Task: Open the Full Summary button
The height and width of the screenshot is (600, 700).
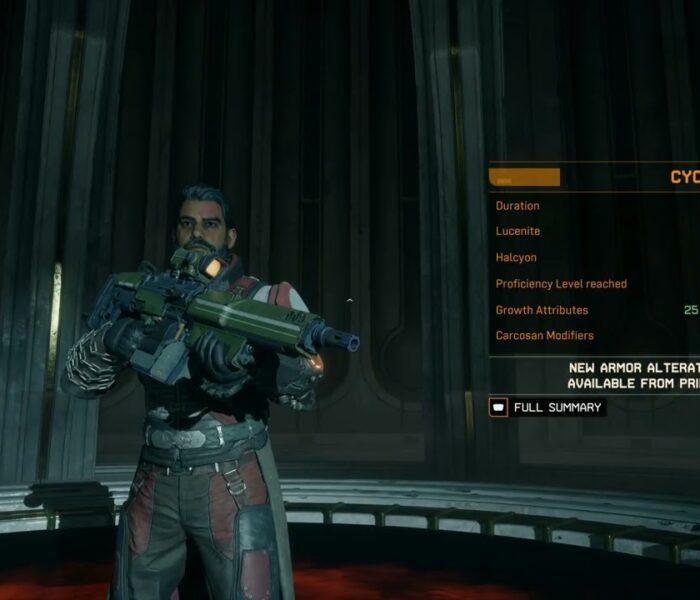Action: click(547, 407)
